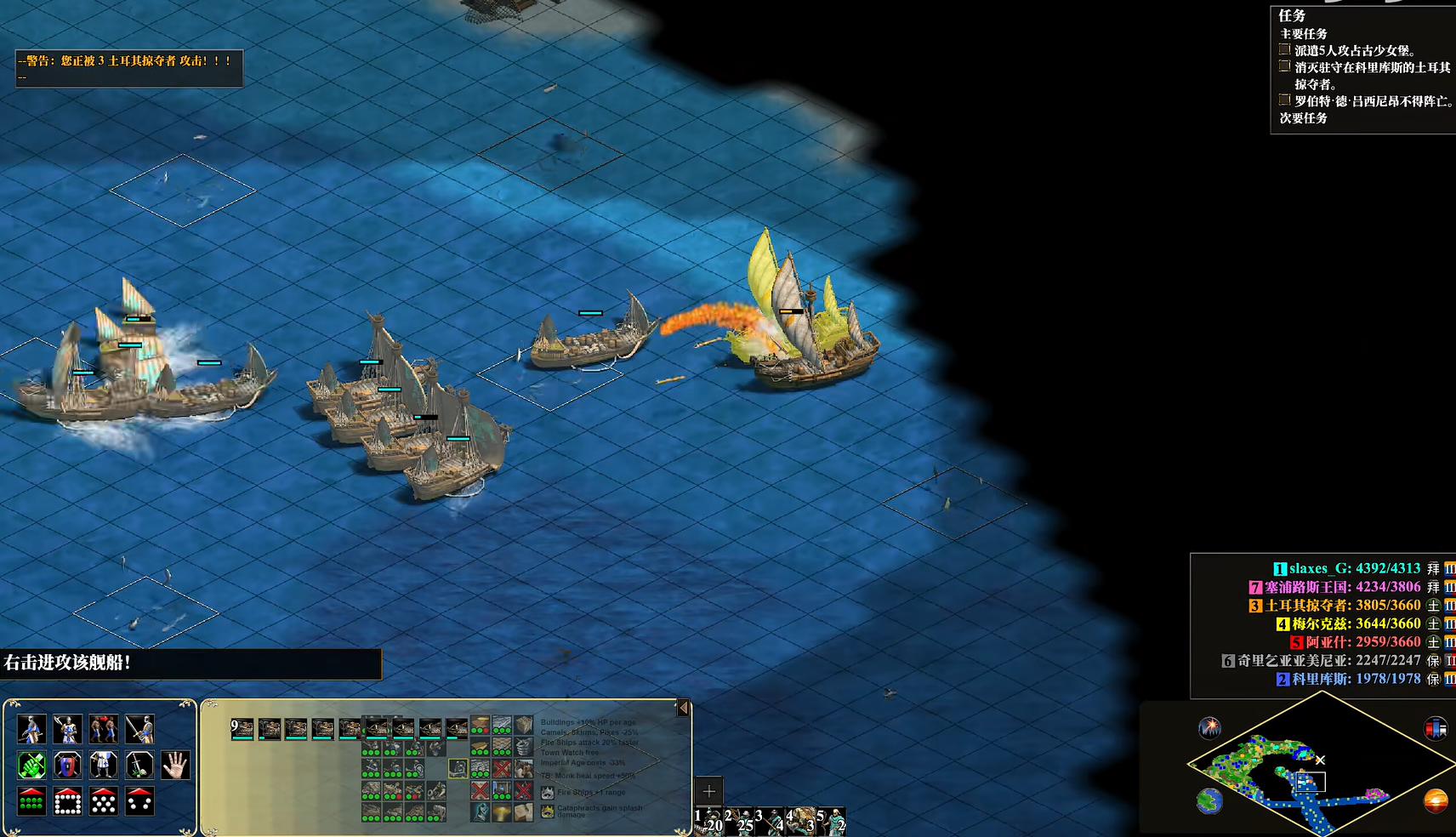
Task: Click the open hand stop command
Action: click(175, 765)
